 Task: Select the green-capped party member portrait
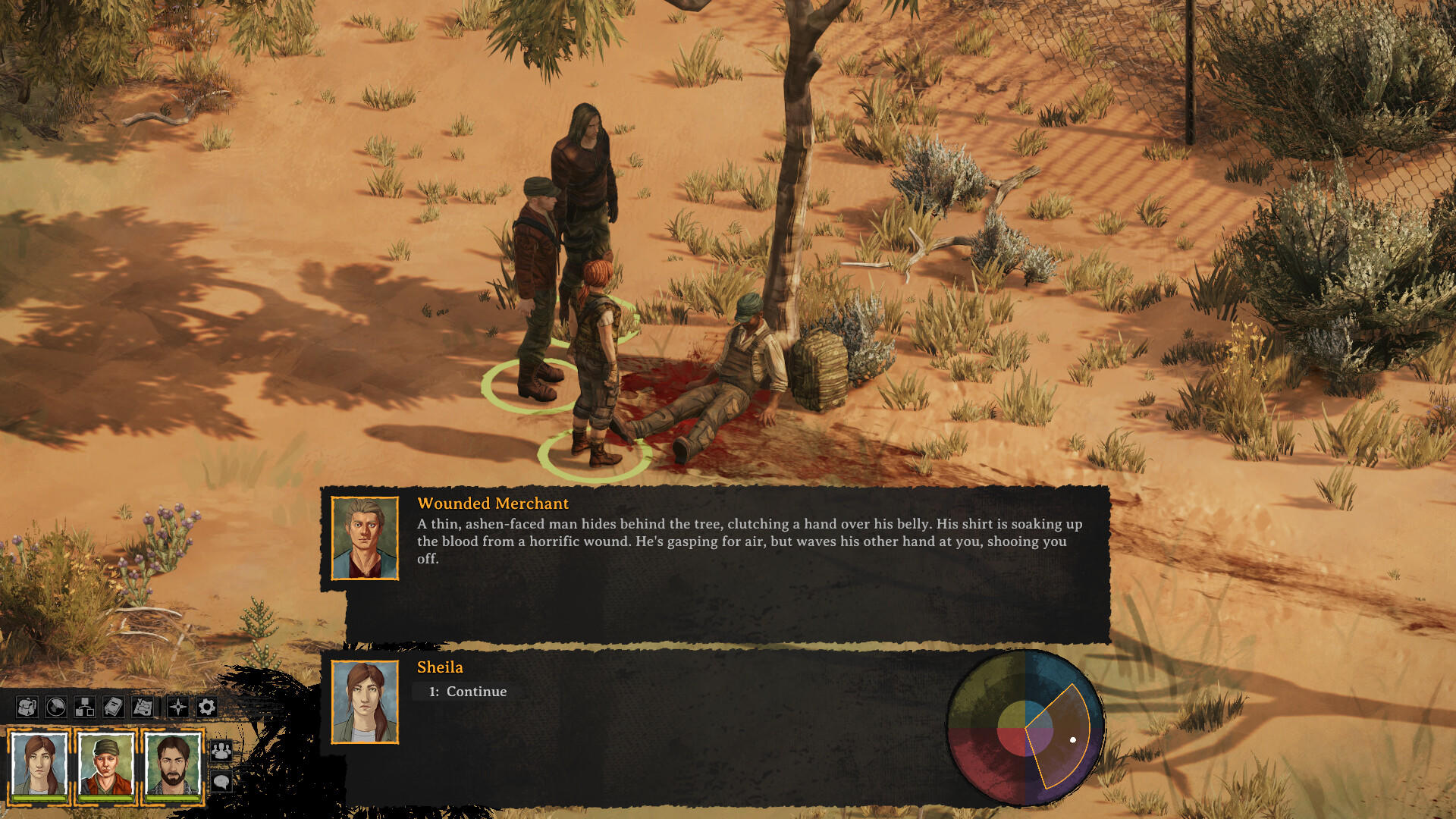pos(106,766)
